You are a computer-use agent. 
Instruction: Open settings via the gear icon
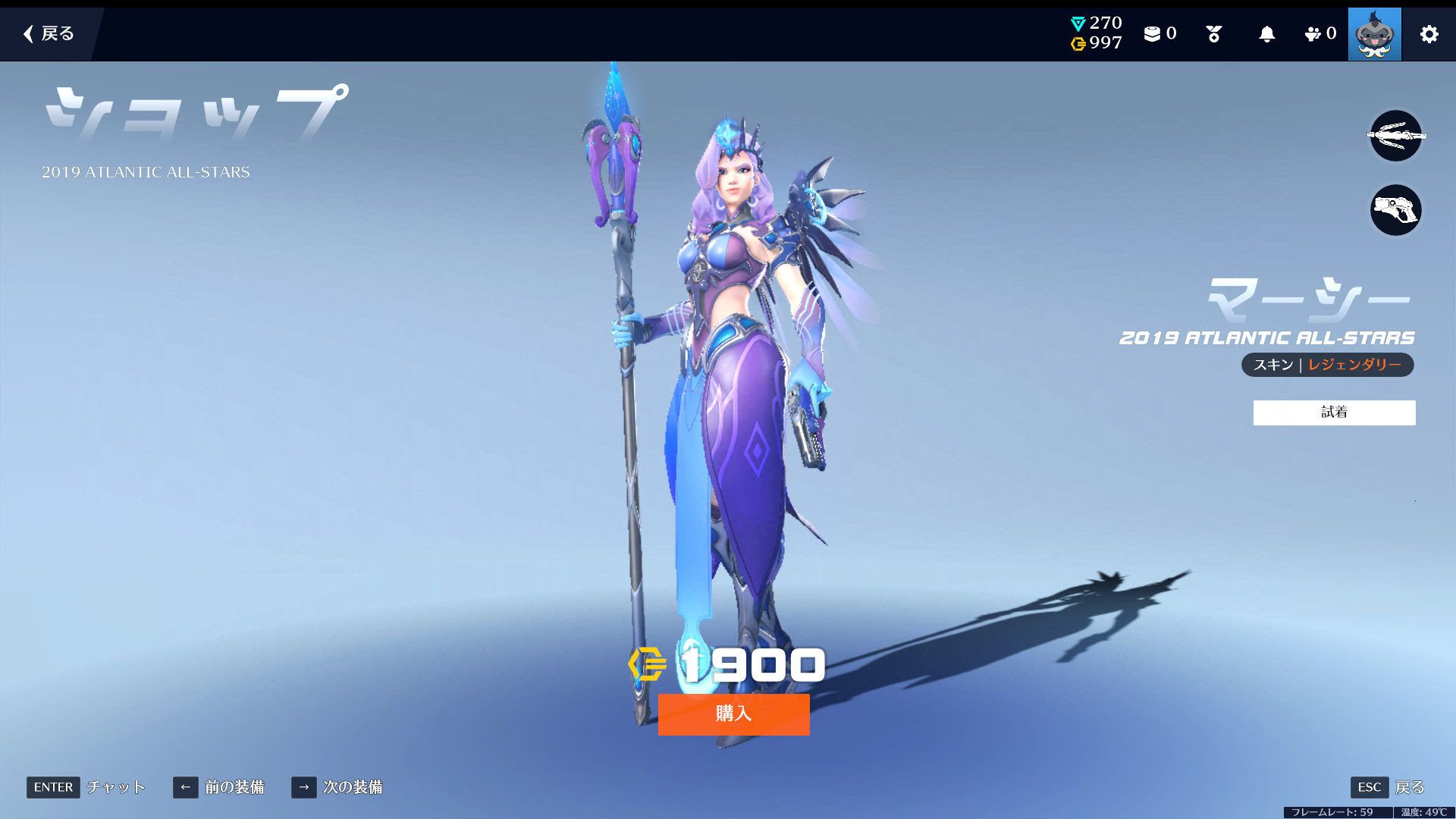pos(1429,34)
